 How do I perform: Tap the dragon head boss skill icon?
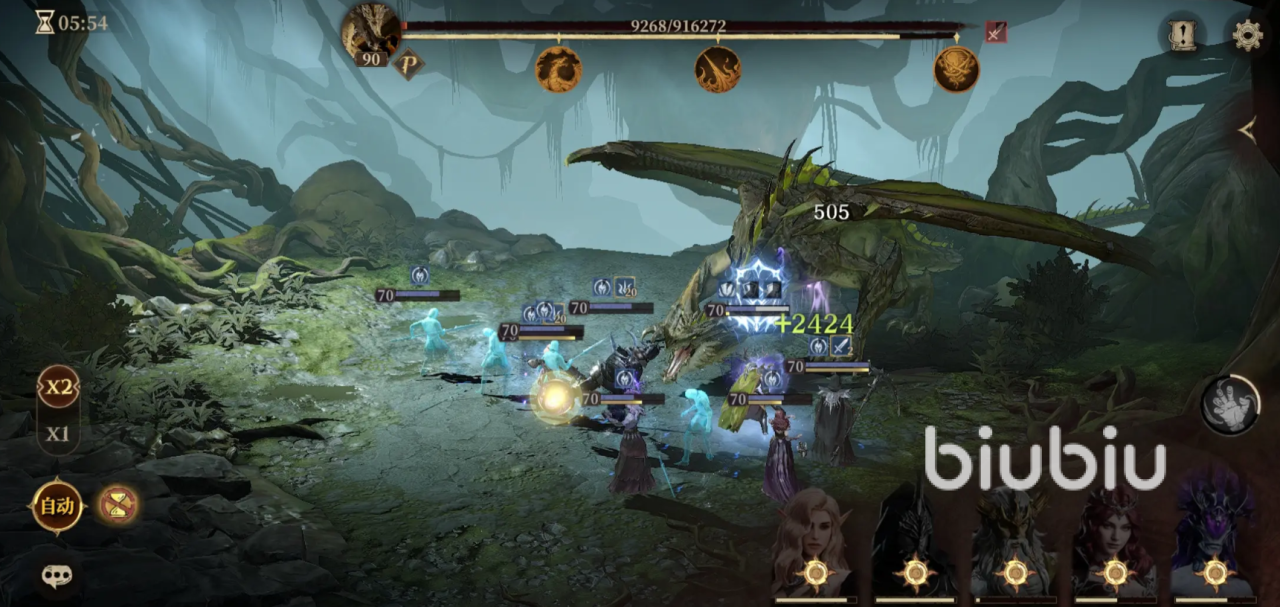[558, 69]
